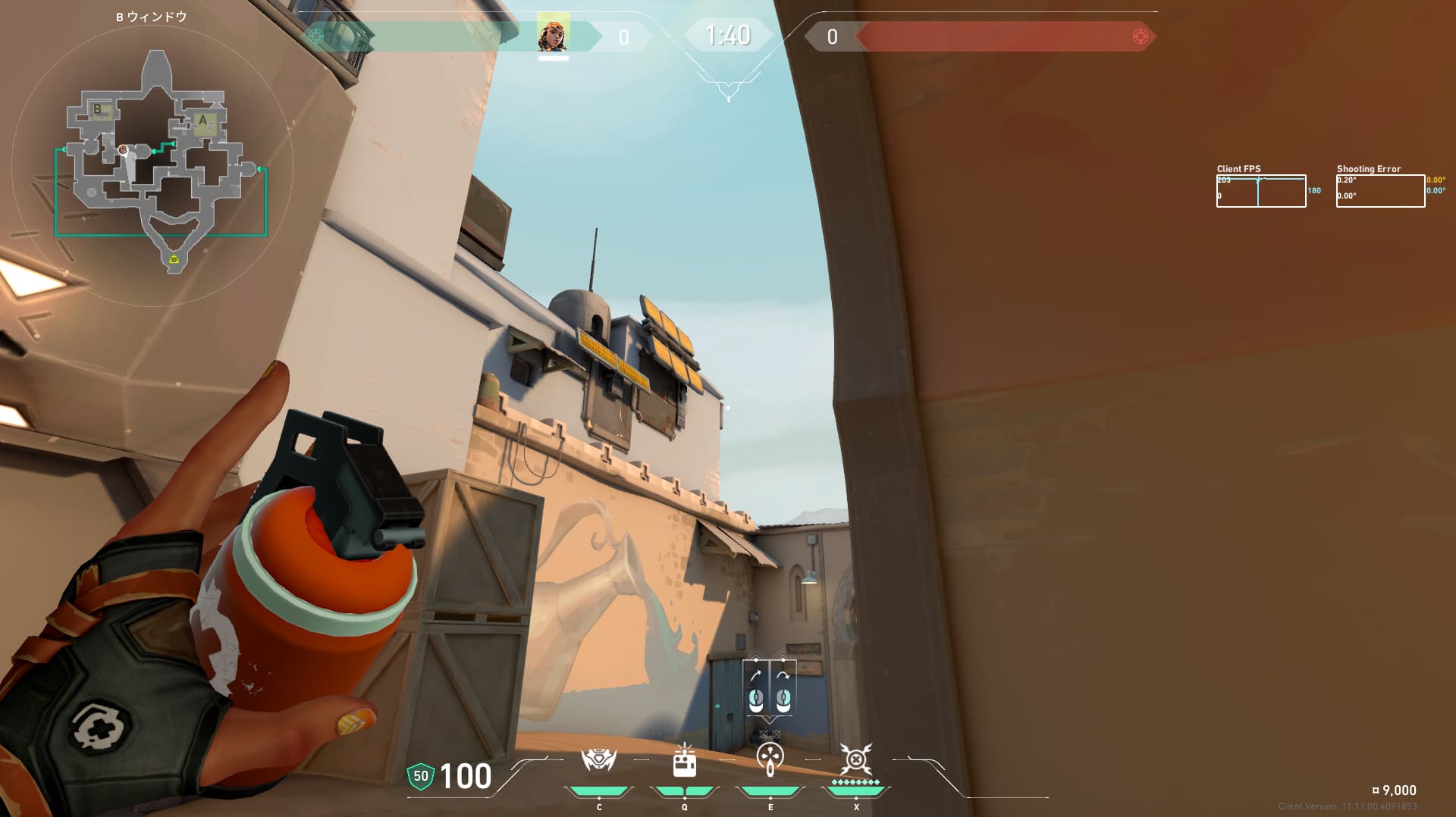Click the Shooting Error graph
Screen dimensions: 1456x817
1379,191
